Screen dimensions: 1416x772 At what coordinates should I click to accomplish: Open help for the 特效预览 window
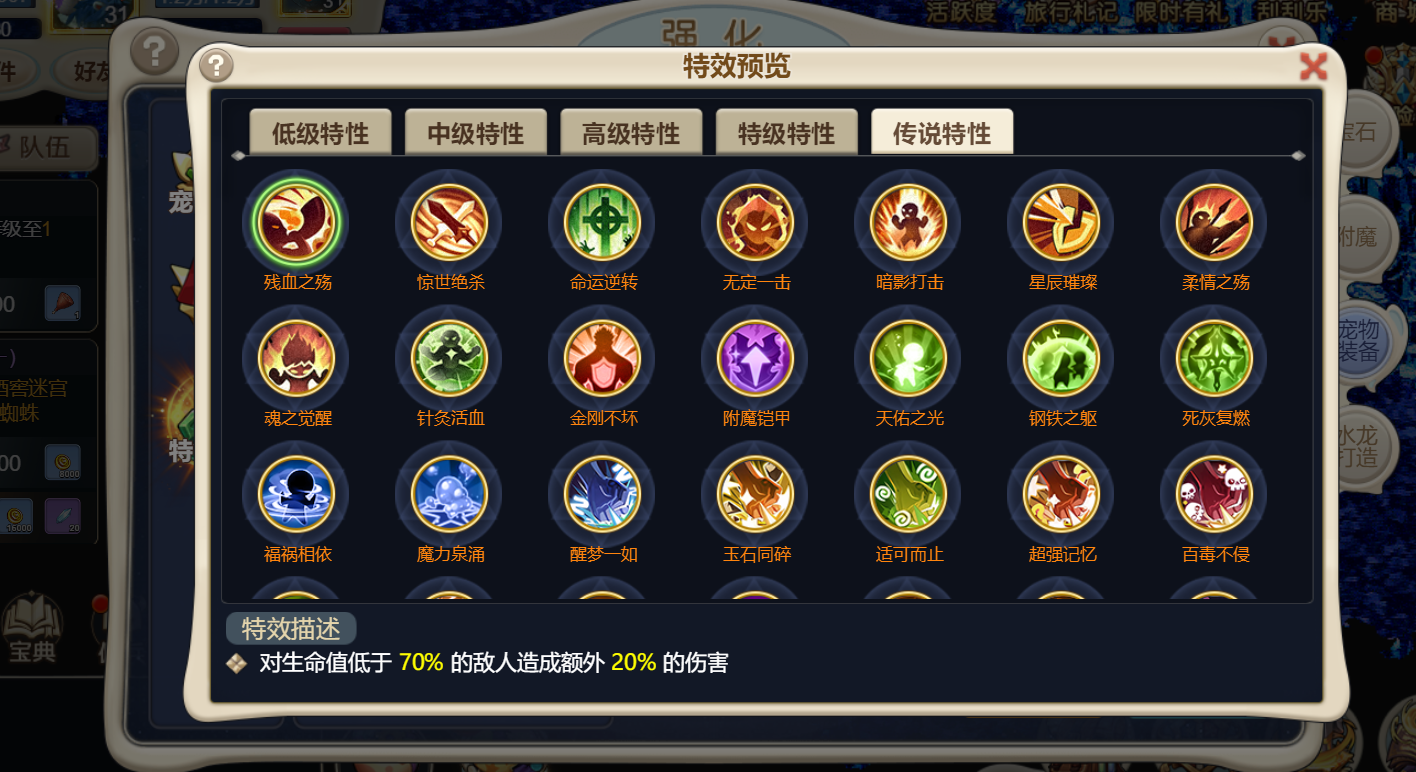point(216,66)
